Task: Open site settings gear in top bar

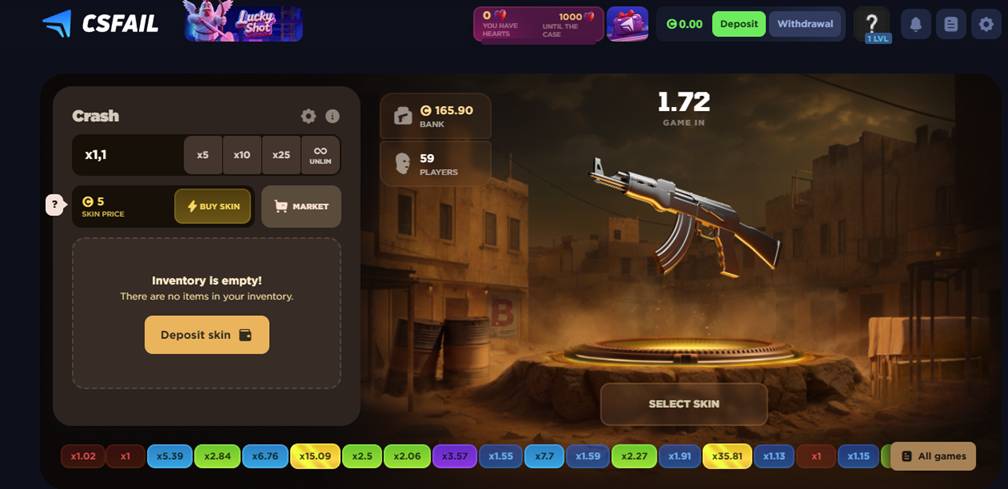Action: click(983, 25)
